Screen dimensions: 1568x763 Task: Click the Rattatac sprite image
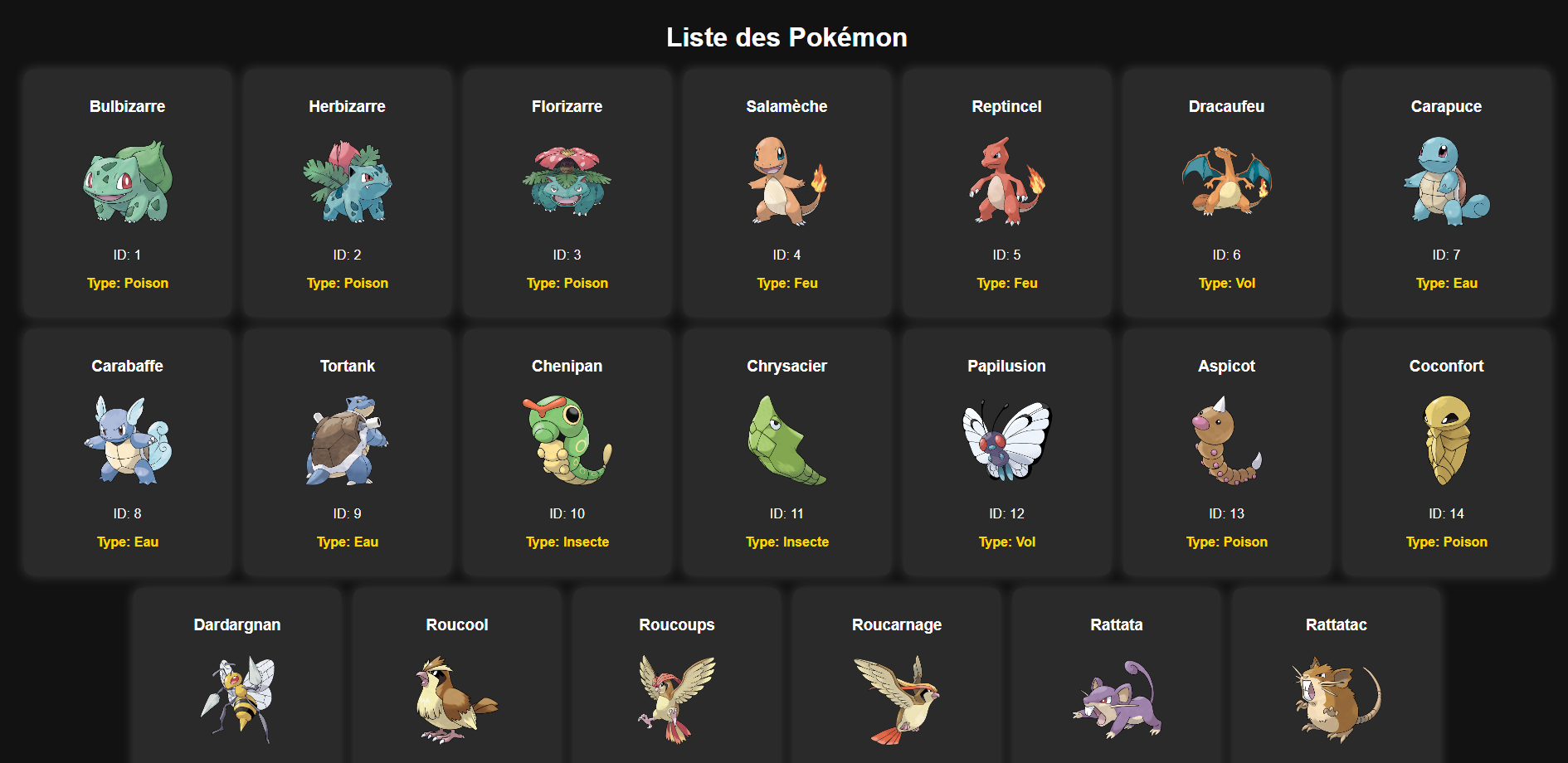[x=1336, y=702]
